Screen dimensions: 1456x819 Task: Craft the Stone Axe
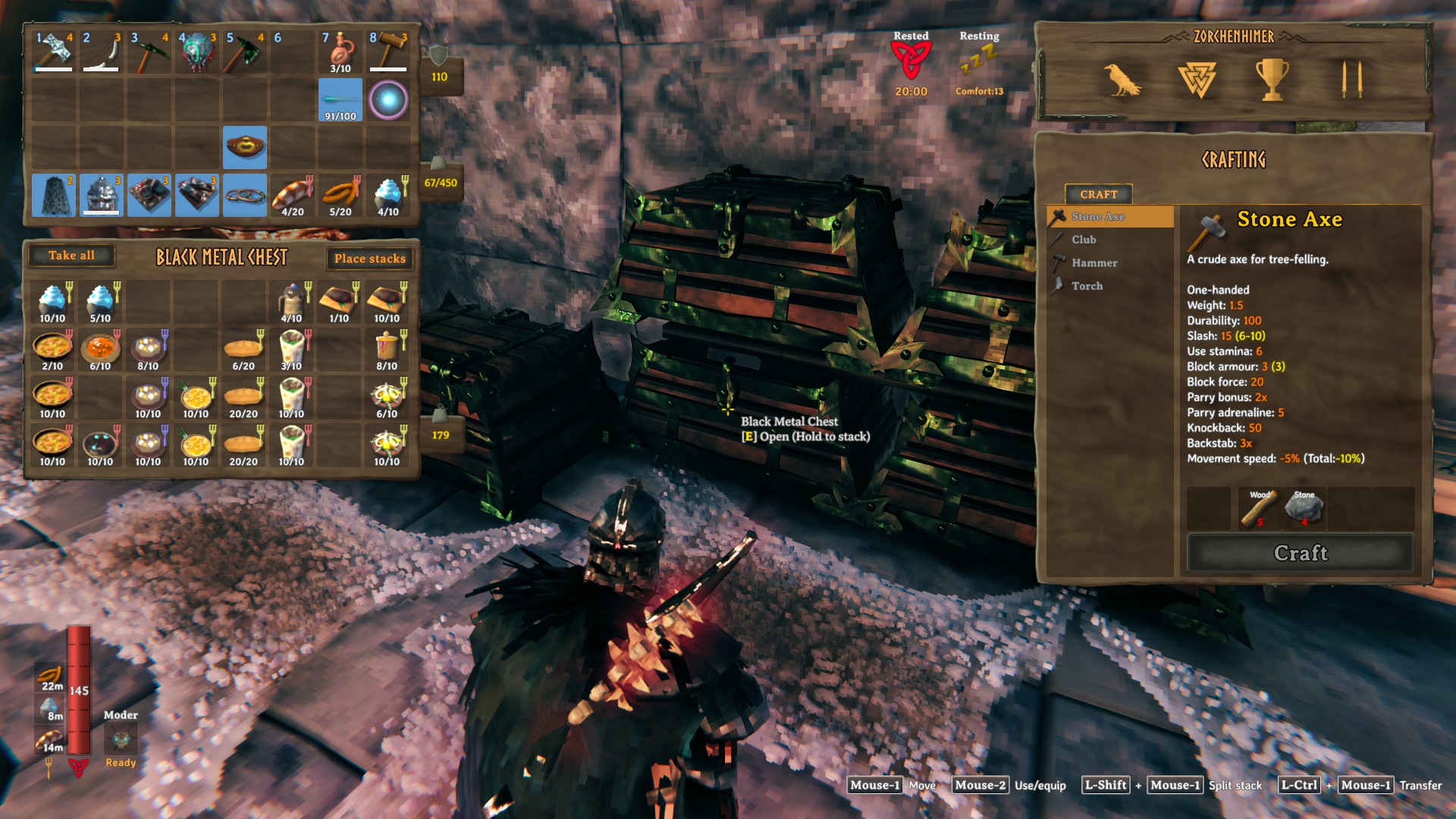1300,553
